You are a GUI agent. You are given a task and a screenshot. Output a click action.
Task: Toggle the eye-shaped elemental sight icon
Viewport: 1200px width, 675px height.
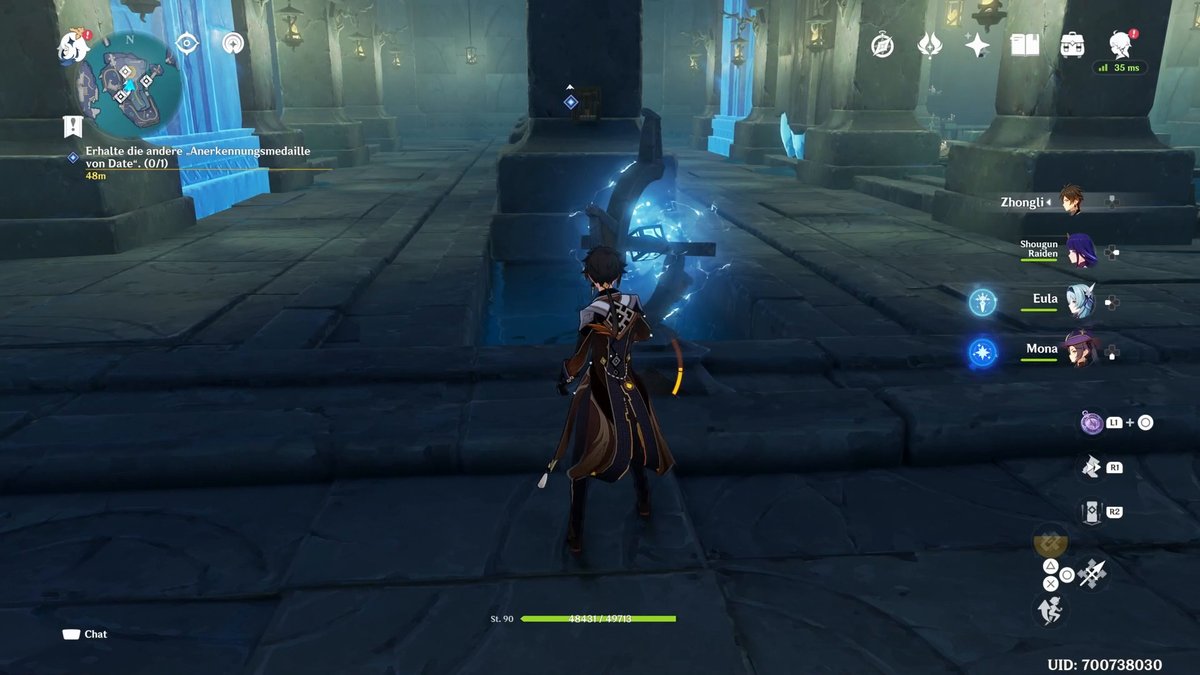(187, 43)
